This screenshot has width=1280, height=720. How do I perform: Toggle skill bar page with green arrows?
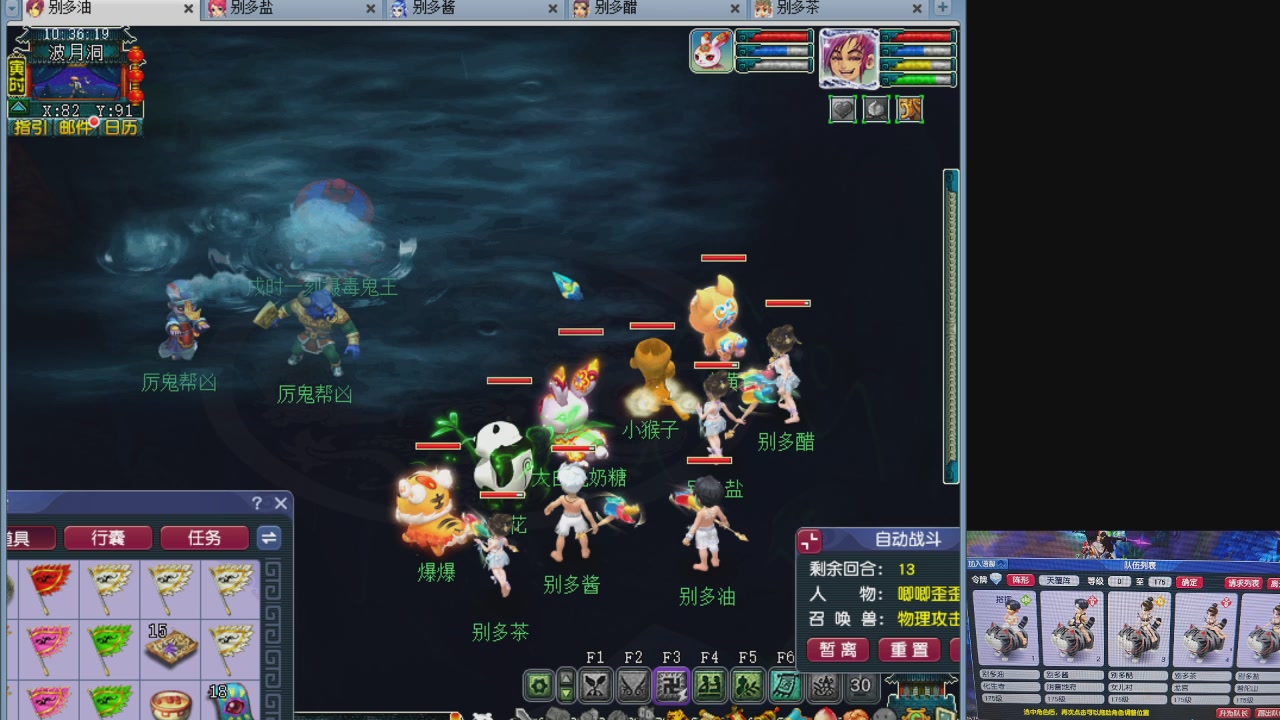click(x=566, y=686)
